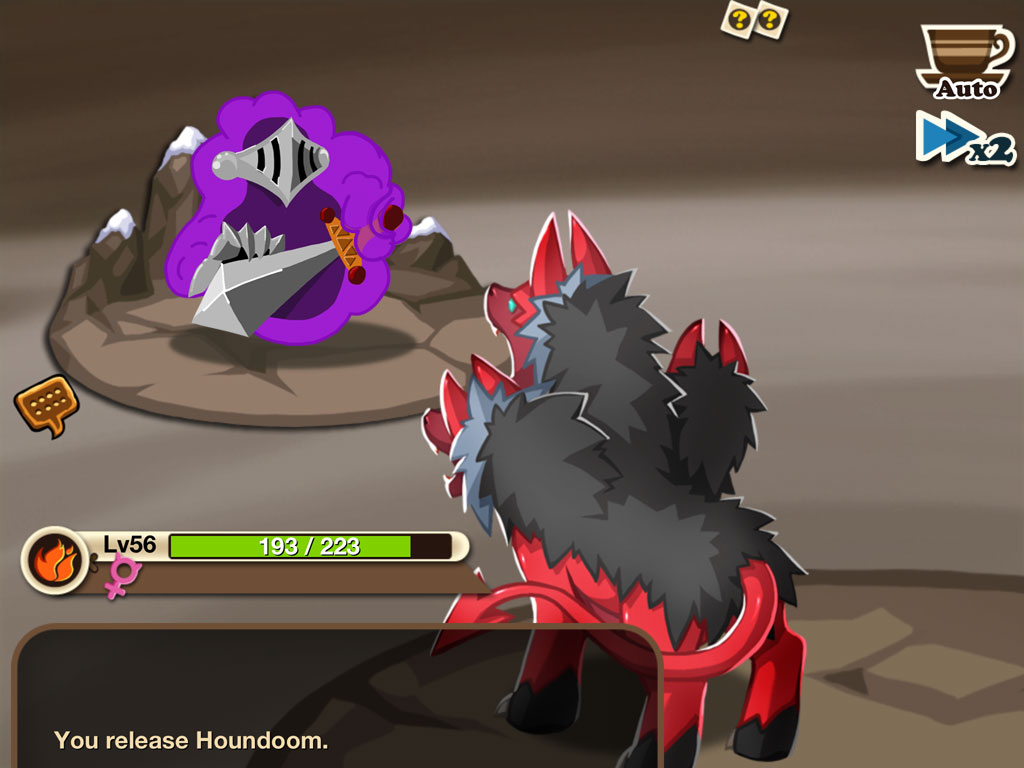Open the orange chat bubble log
1024x768 pixels.
click(x=46, y=404)
